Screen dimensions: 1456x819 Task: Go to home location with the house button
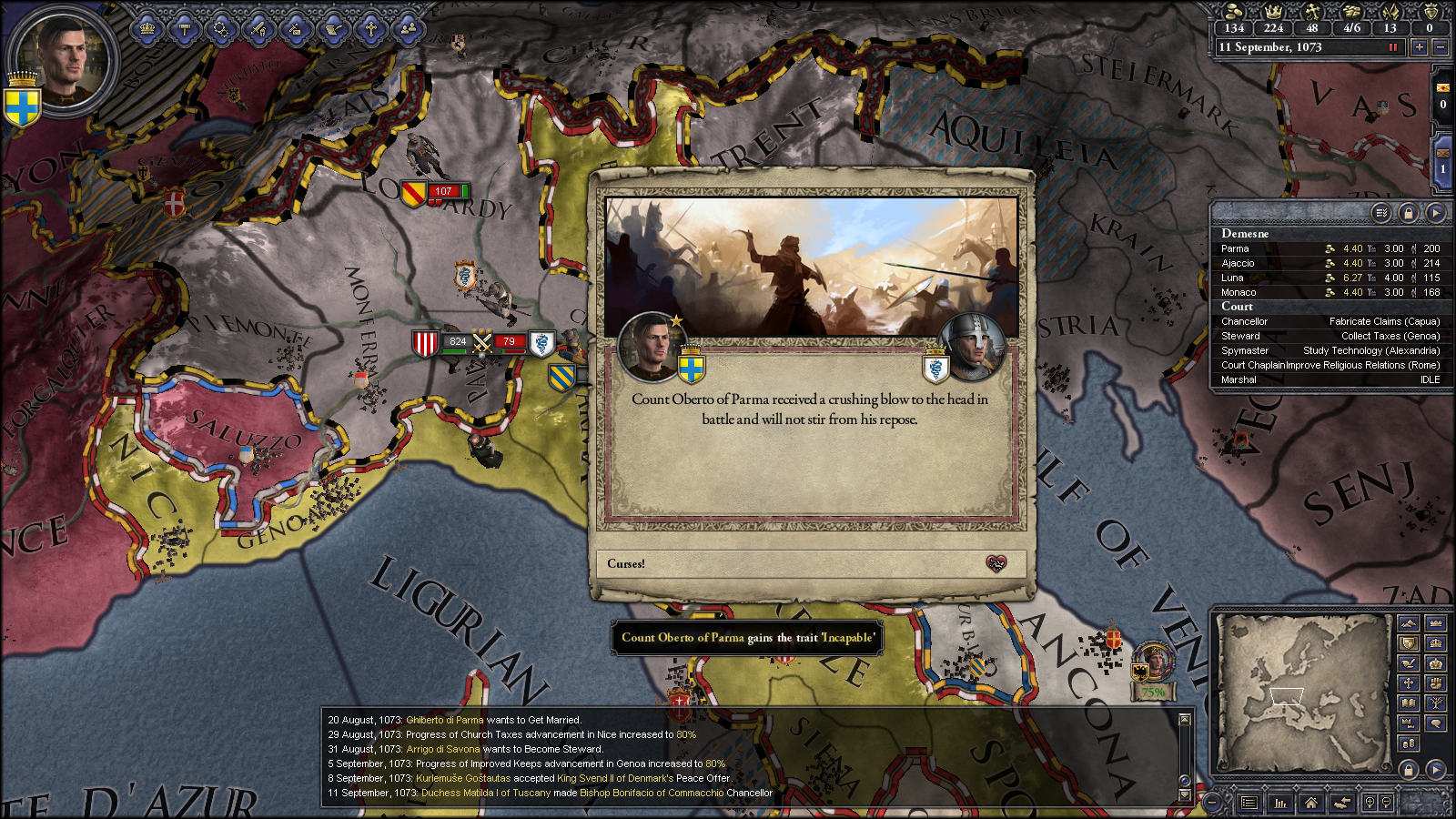tap(1309, 803)
